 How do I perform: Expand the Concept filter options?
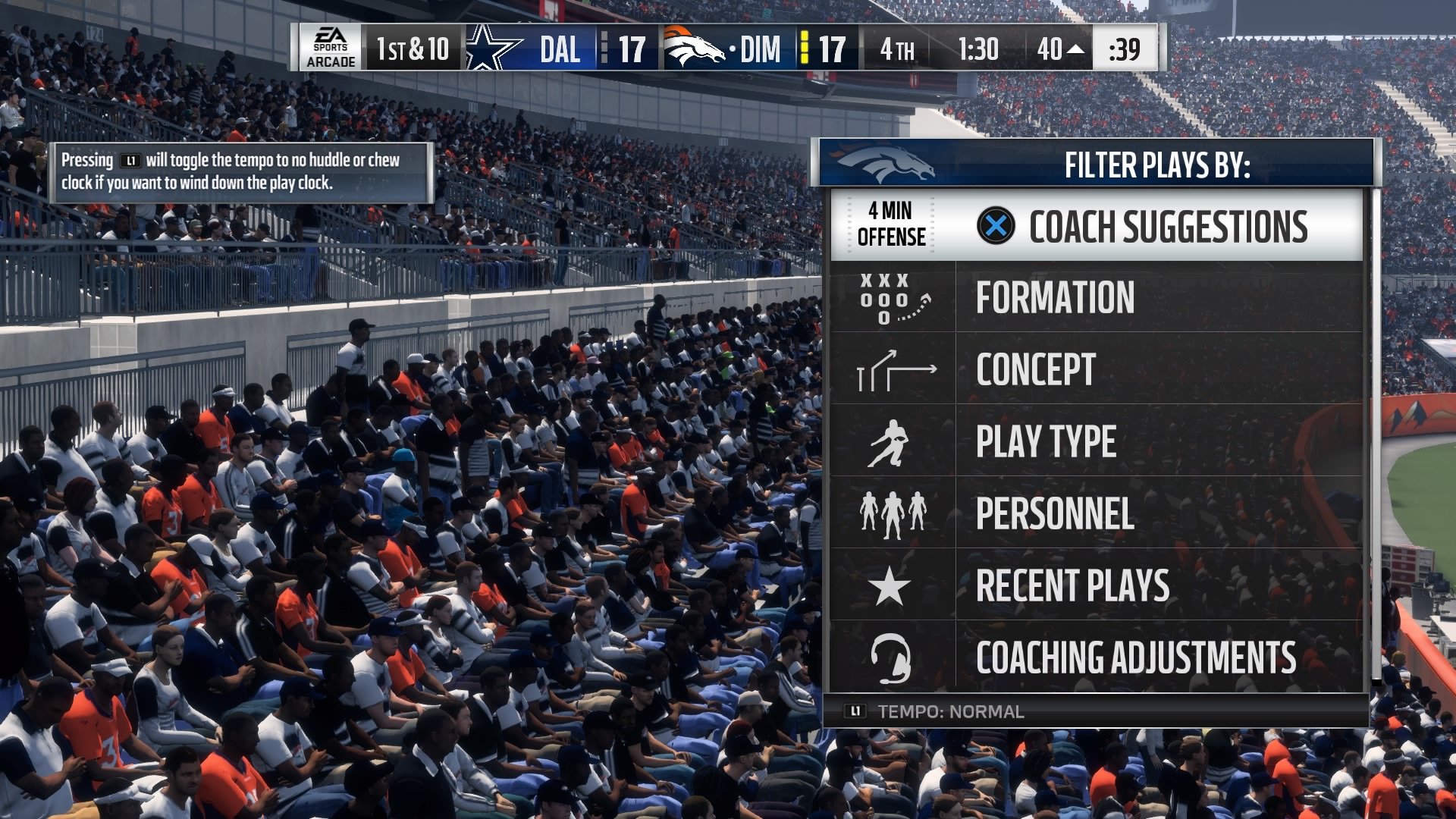click(x=1036, y=369)
